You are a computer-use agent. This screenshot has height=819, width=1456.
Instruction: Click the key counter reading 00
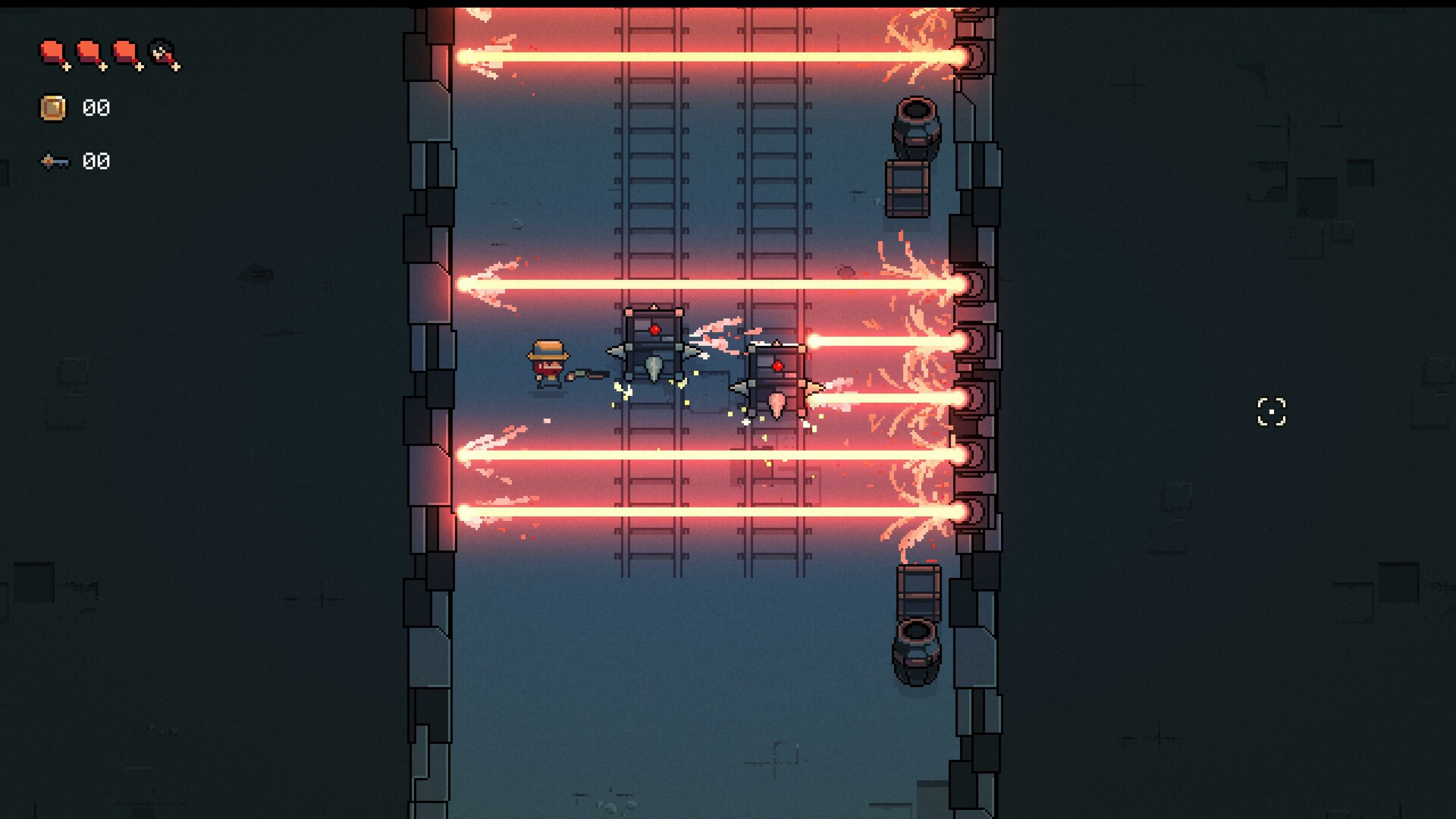click(96, 161)
